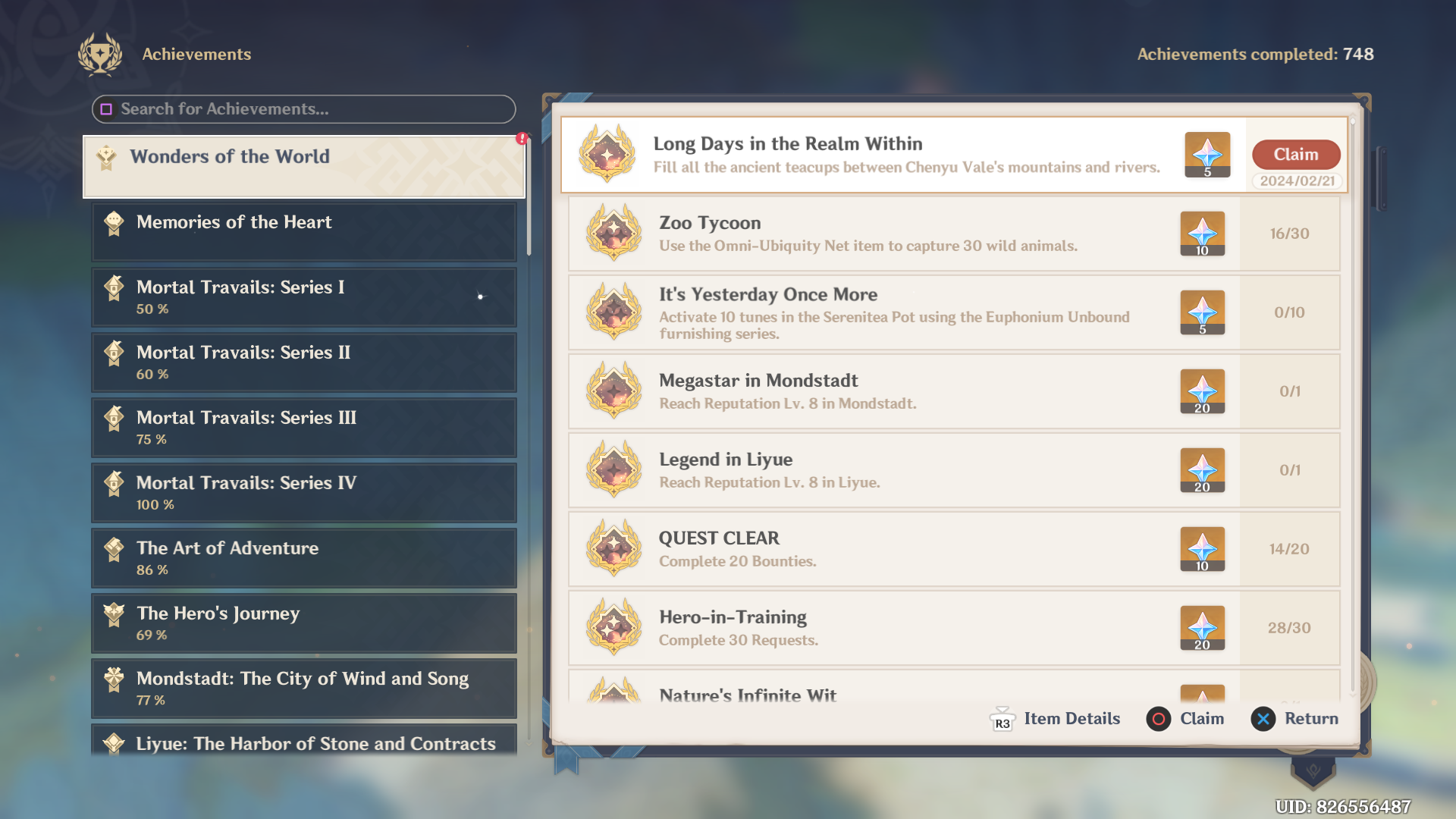Select the Wonders of the World category emblem
This screenshot has height=819, width=1456.
coord(111,157)
